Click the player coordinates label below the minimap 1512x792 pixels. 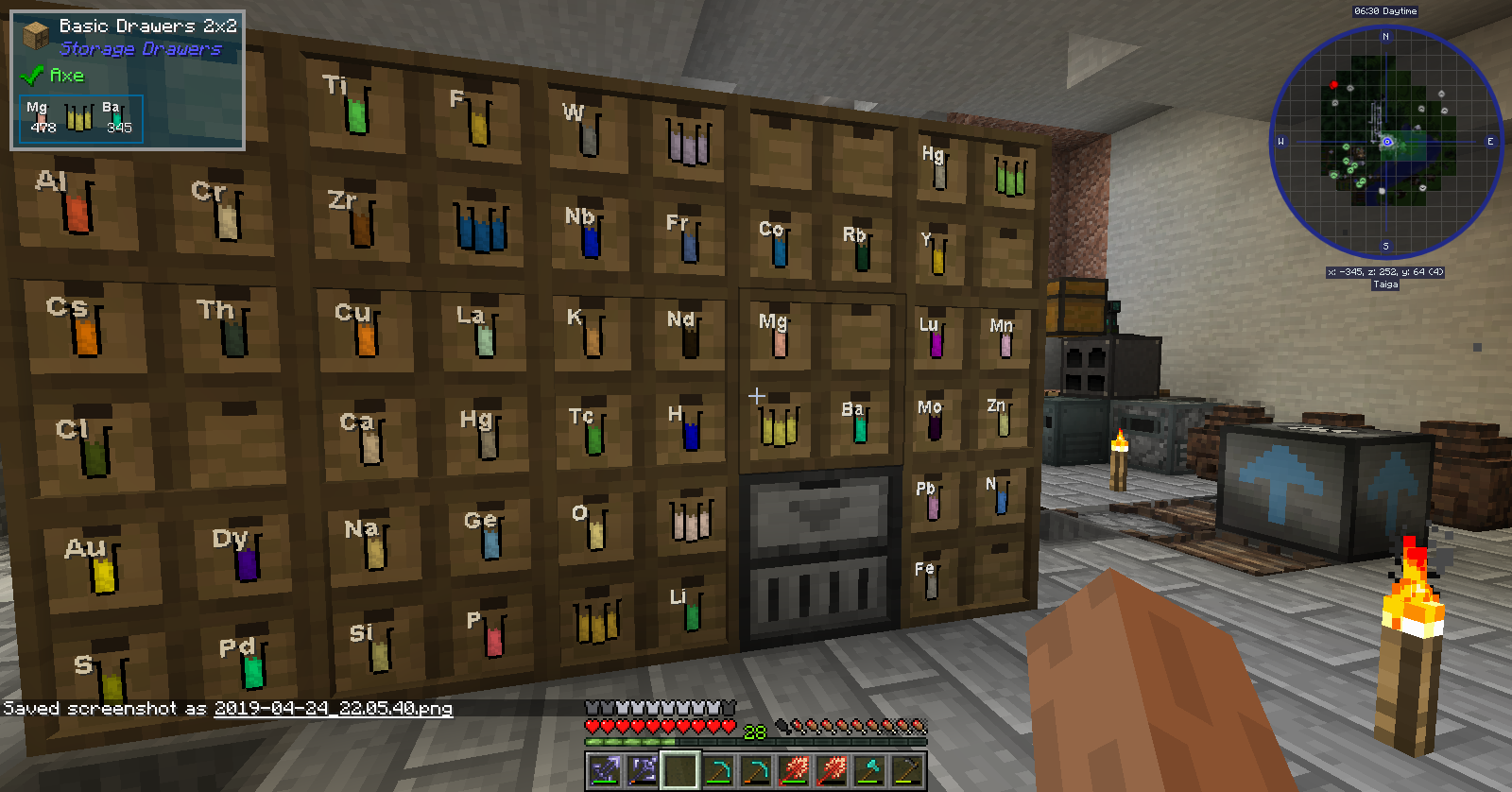(x=1386, y=270)
